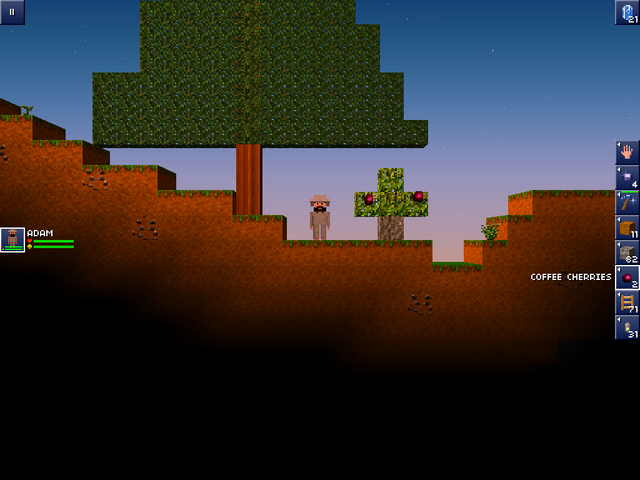Select the bare hand slot

click(627, 152)
